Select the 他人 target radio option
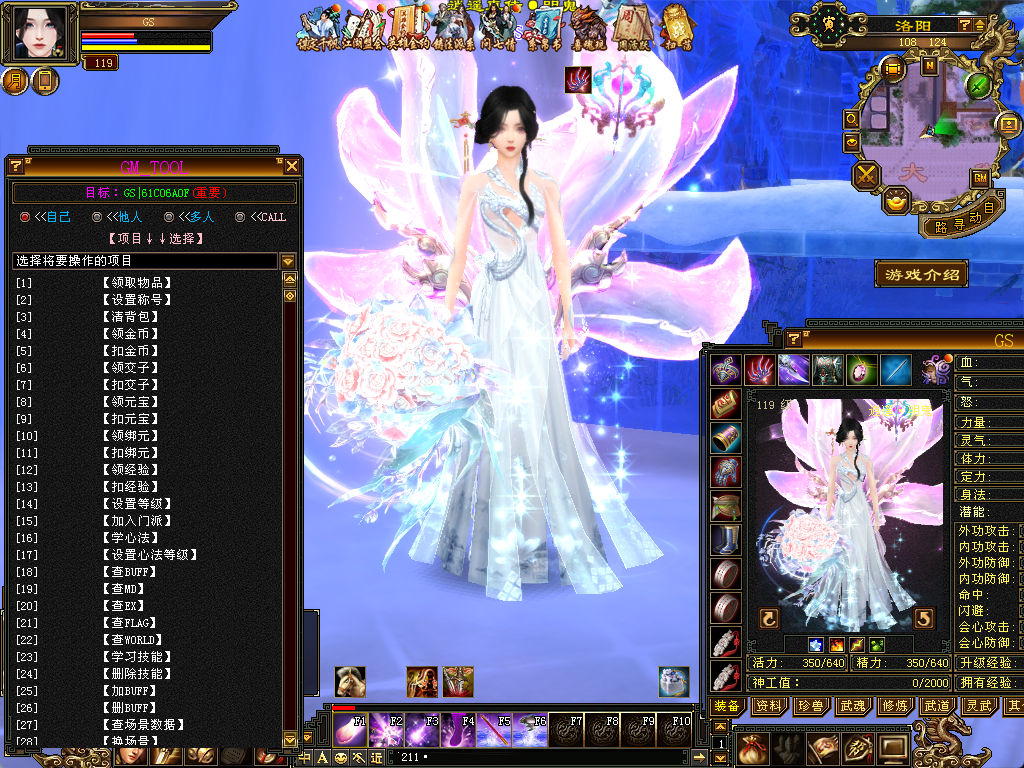Image resolution: width=1024 pixels, height=768 pixels. (97, 217)
